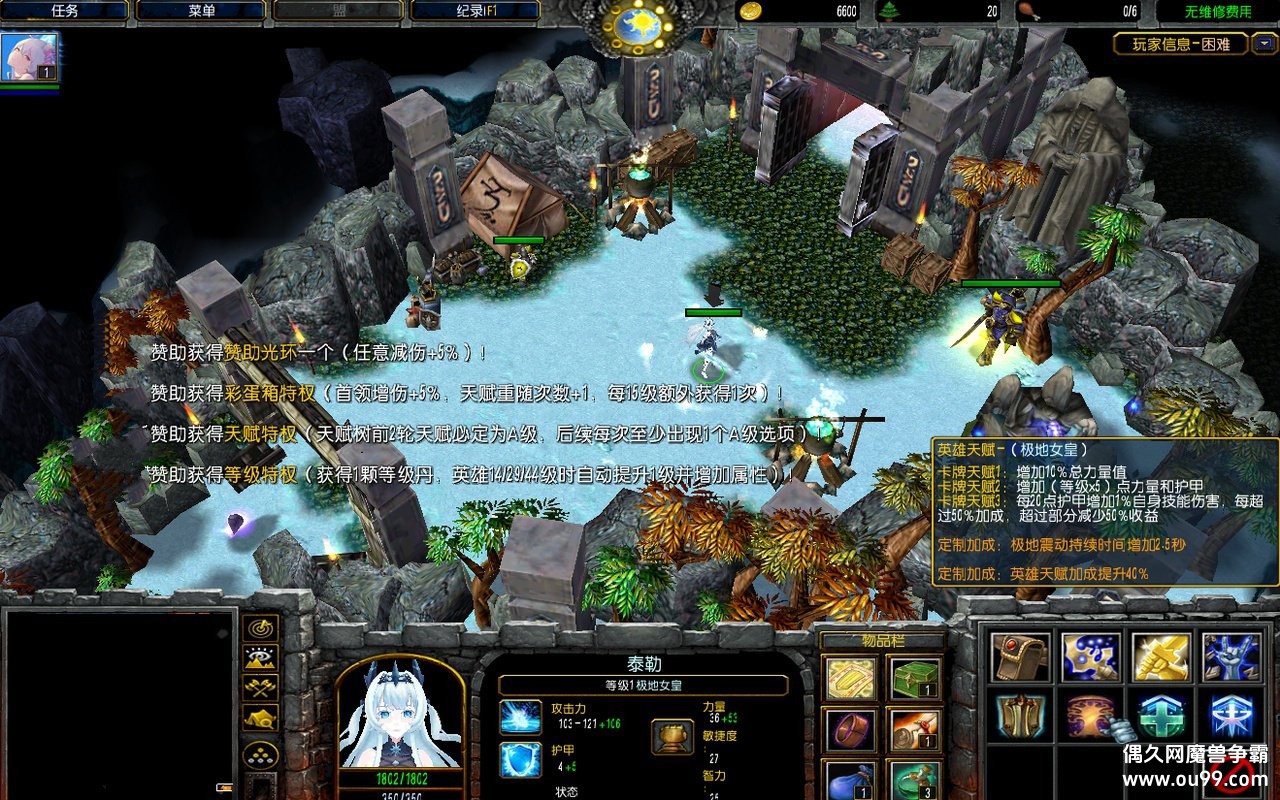Activate the golden sword attack command
This screenshot has height=800, width=1280.
1161,657
